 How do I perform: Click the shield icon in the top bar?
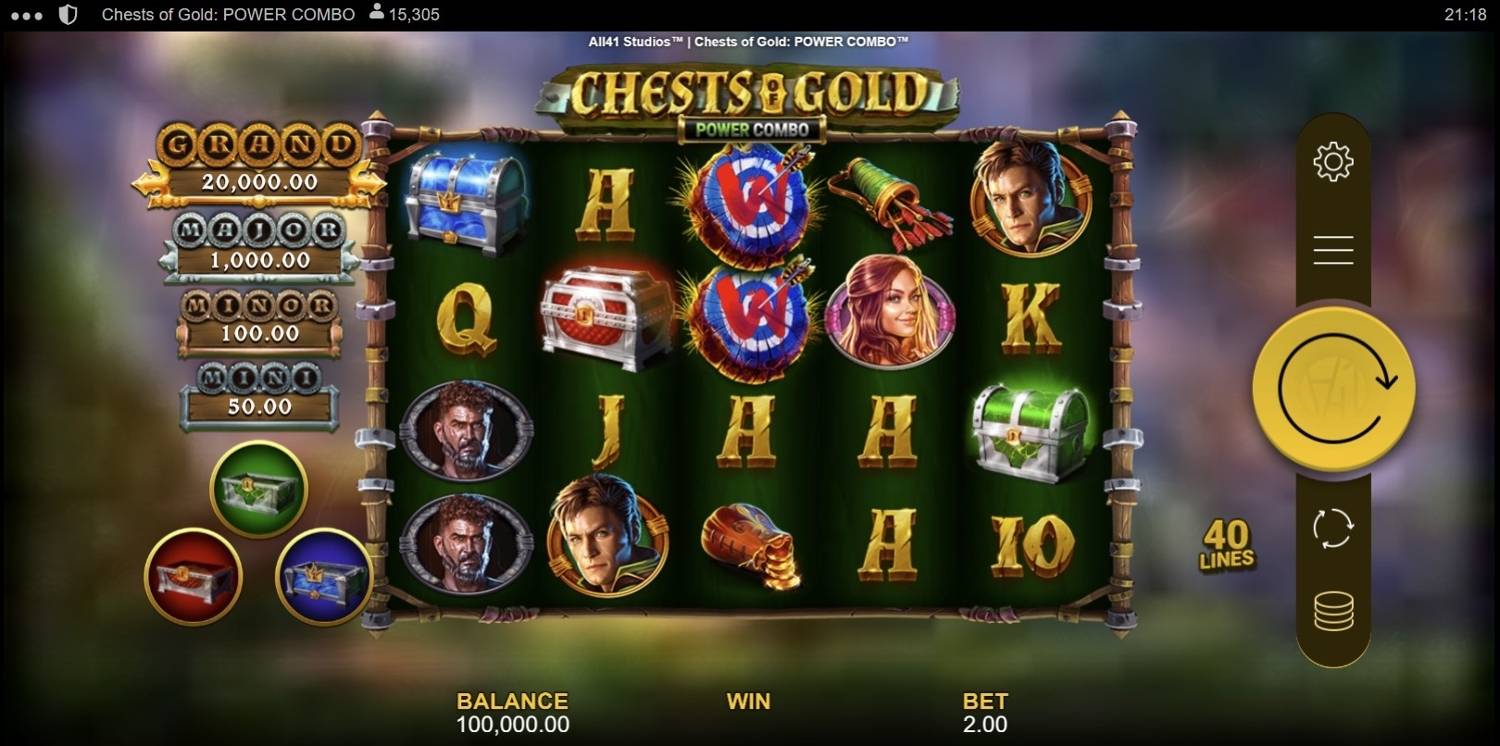point(68,14)
